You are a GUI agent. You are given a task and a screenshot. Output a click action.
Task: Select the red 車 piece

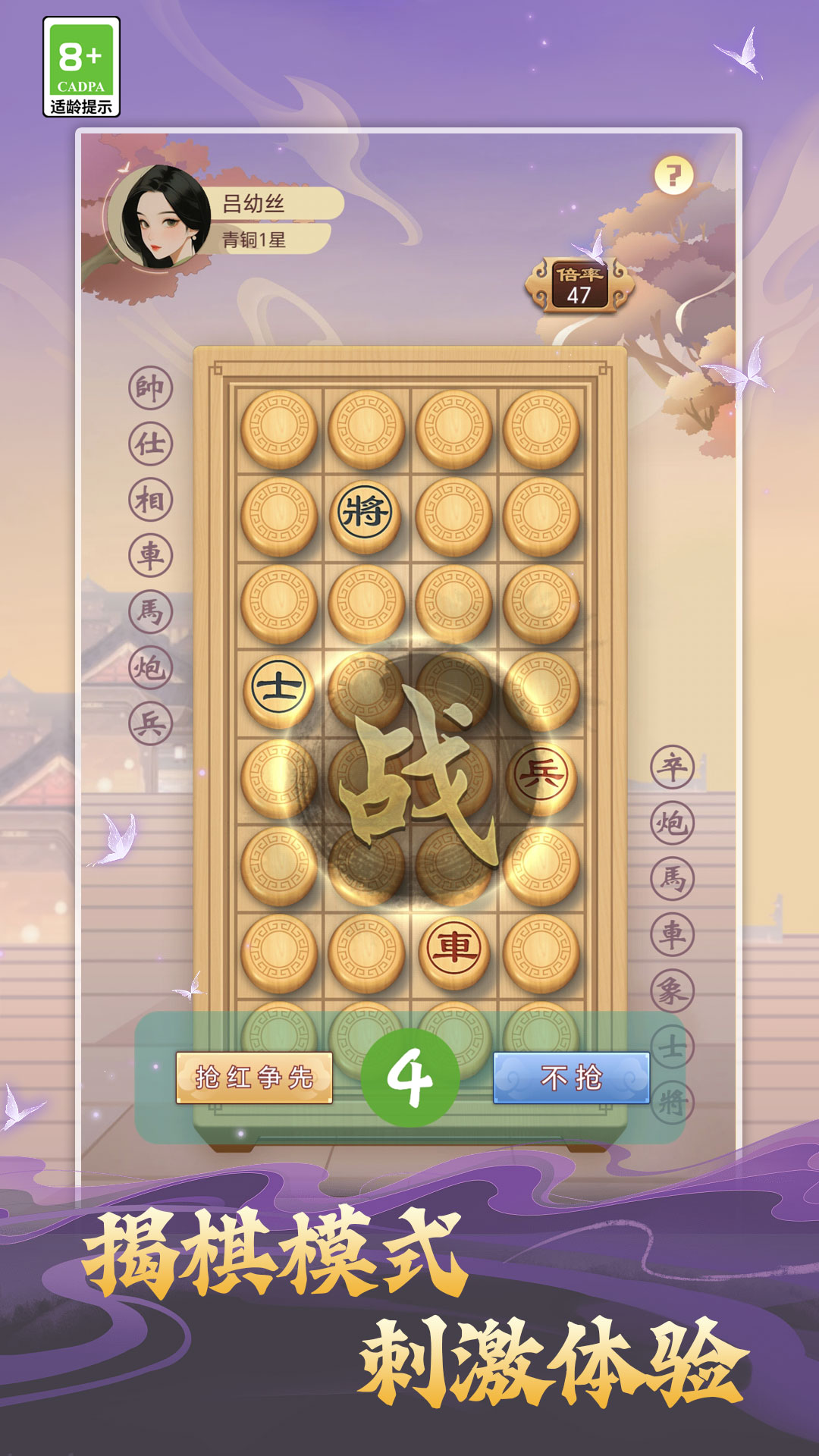(x=453, y=949)
